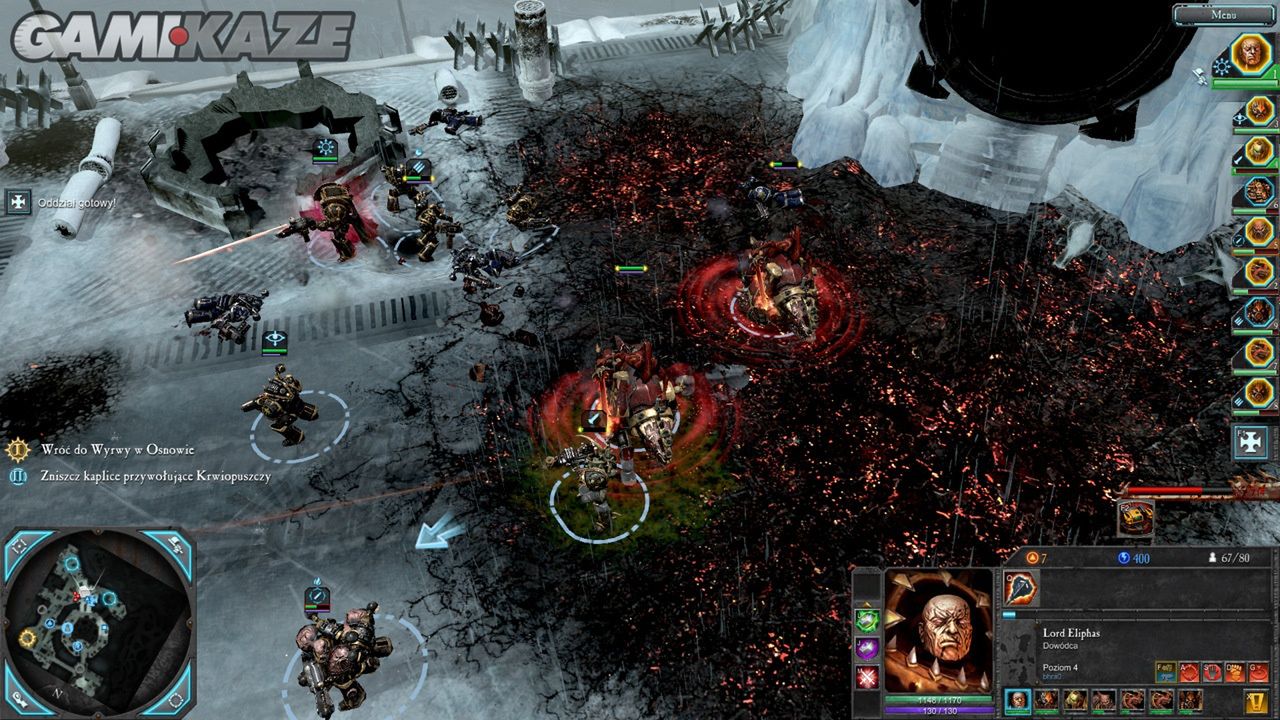Click the iron cross button below the squad list
The width and height of the screenshot is (1280, 720).
(1251, 442)
